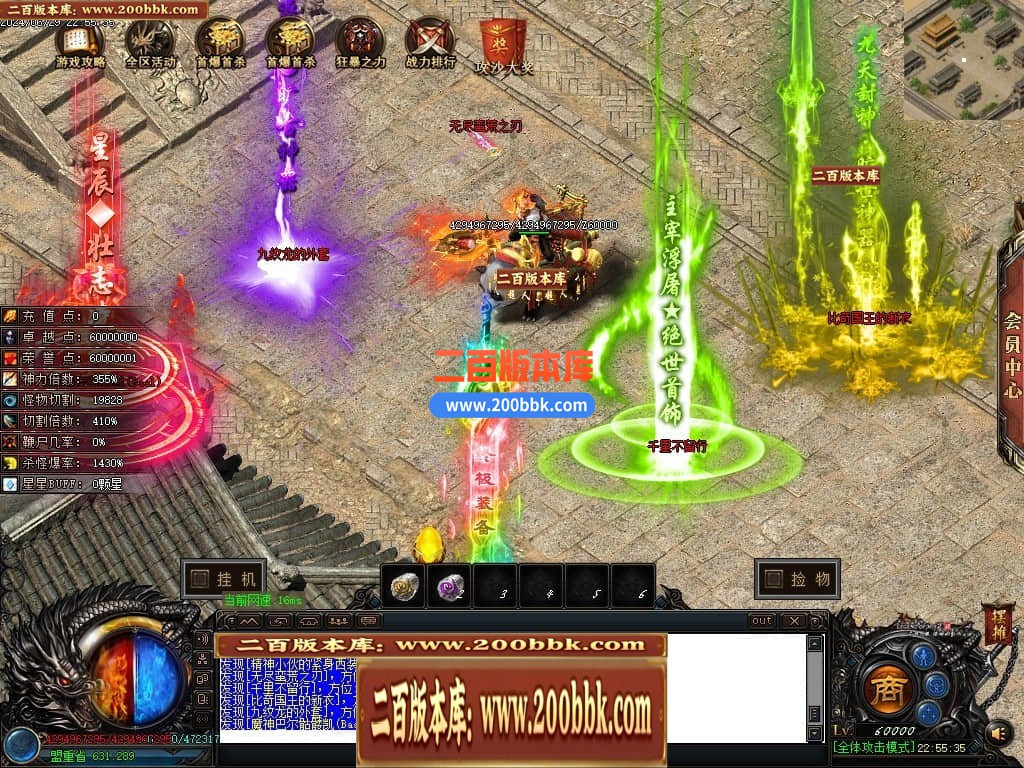The image size is (1024, 768).
Task: Show the 战力排行 power ranking
Action: (430, 42)
